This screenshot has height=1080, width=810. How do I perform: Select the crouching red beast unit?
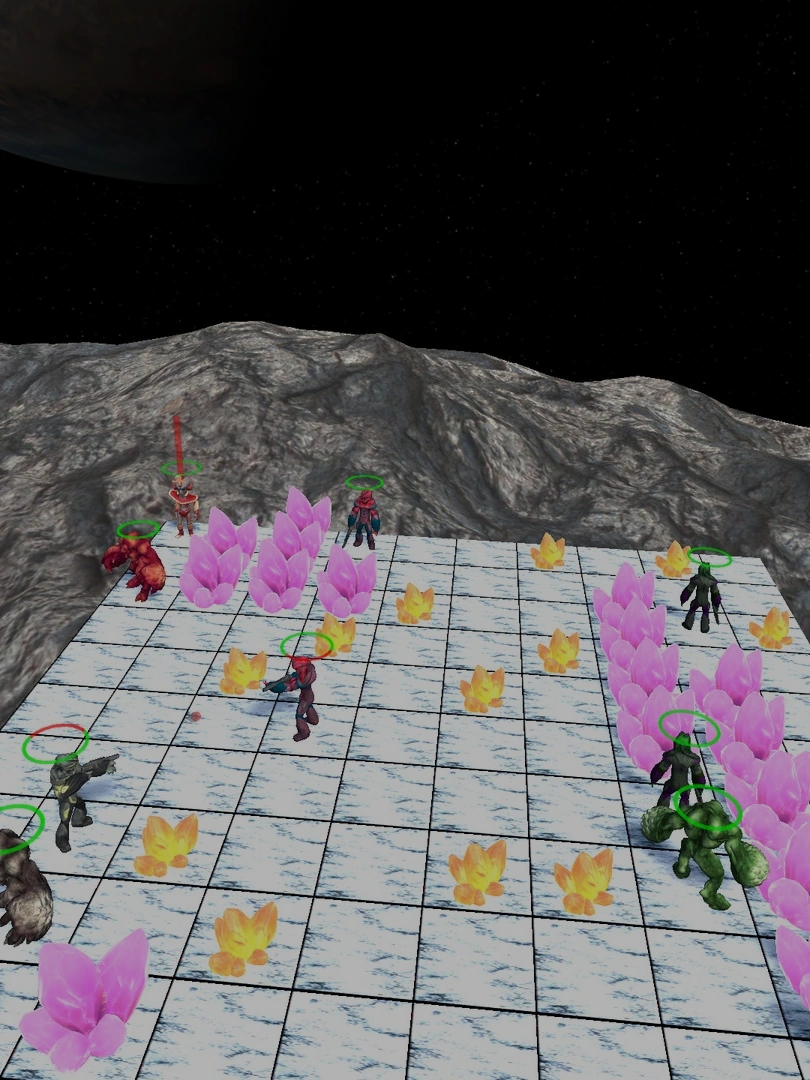tap(139, 566)
